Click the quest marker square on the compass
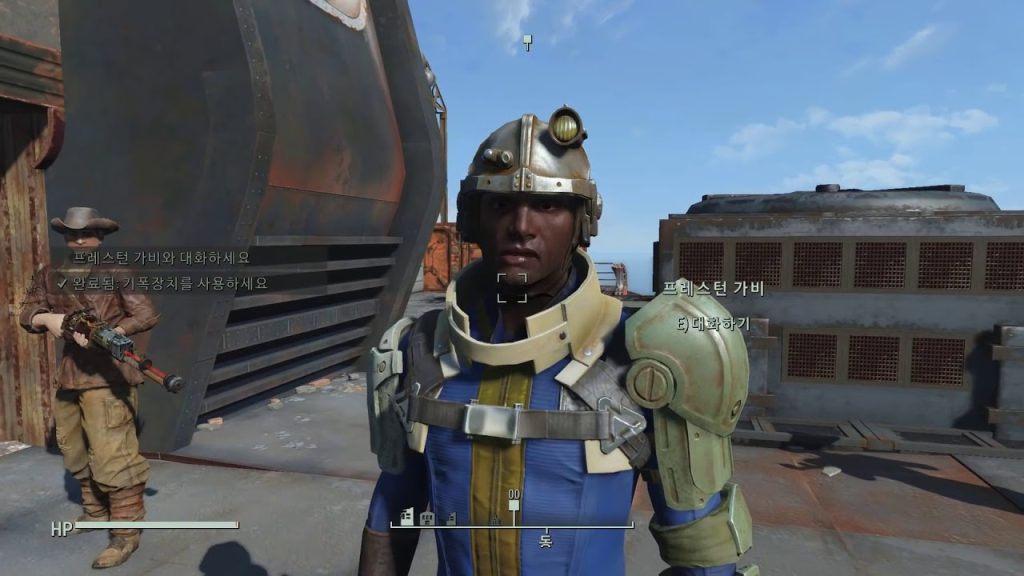The image size is (1024, 576). (x=514, y=506)
